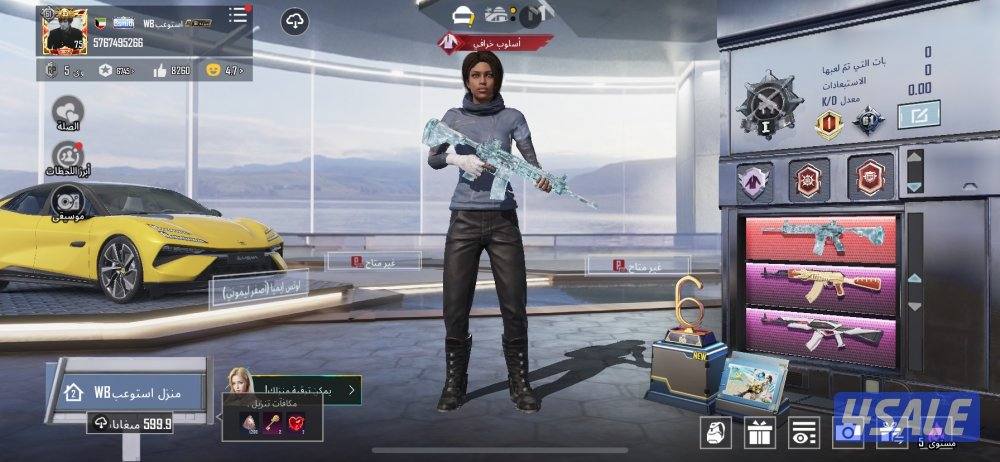Open the player profile avatar
This screenshot has width=1000, height=462.
point(63,31)
